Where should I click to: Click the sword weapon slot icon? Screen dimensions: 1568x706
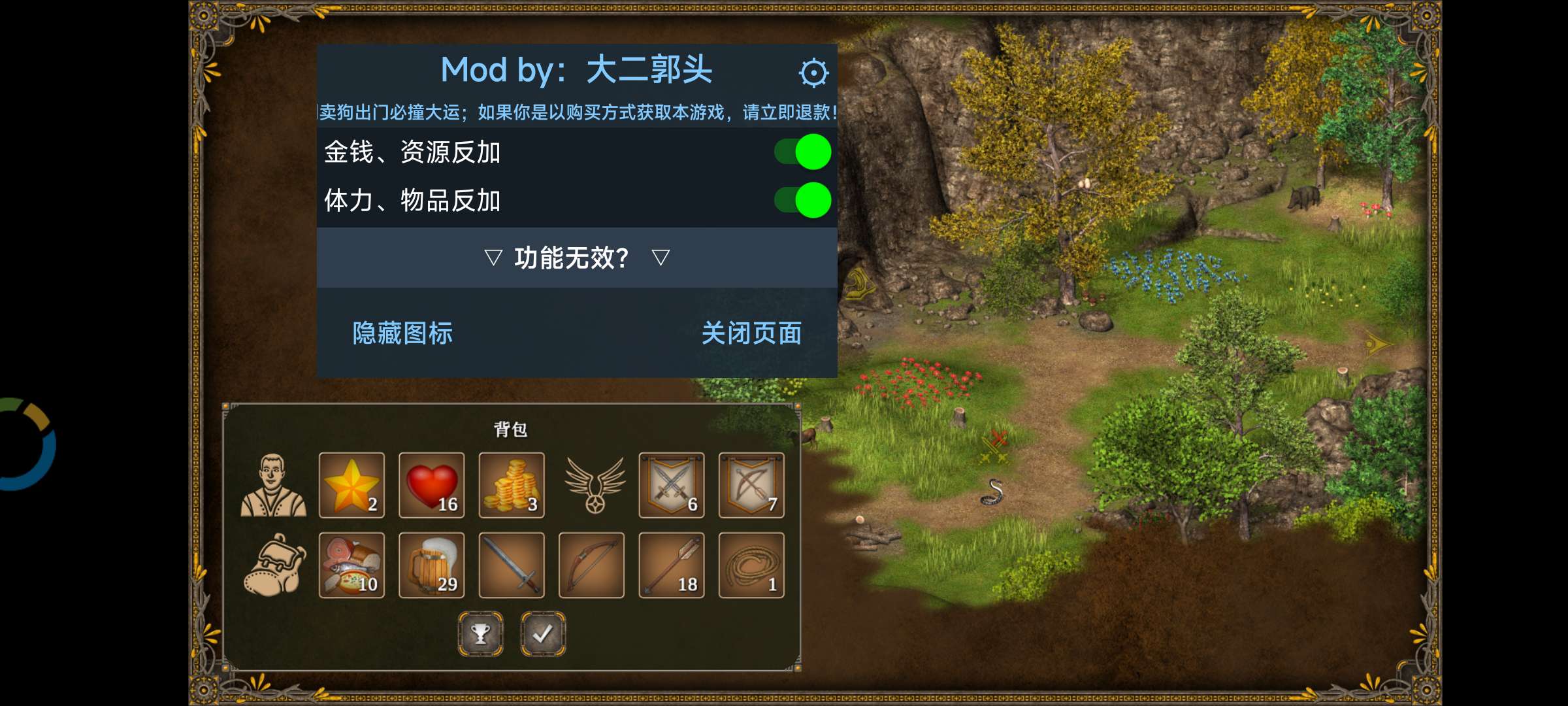point(511,567)
